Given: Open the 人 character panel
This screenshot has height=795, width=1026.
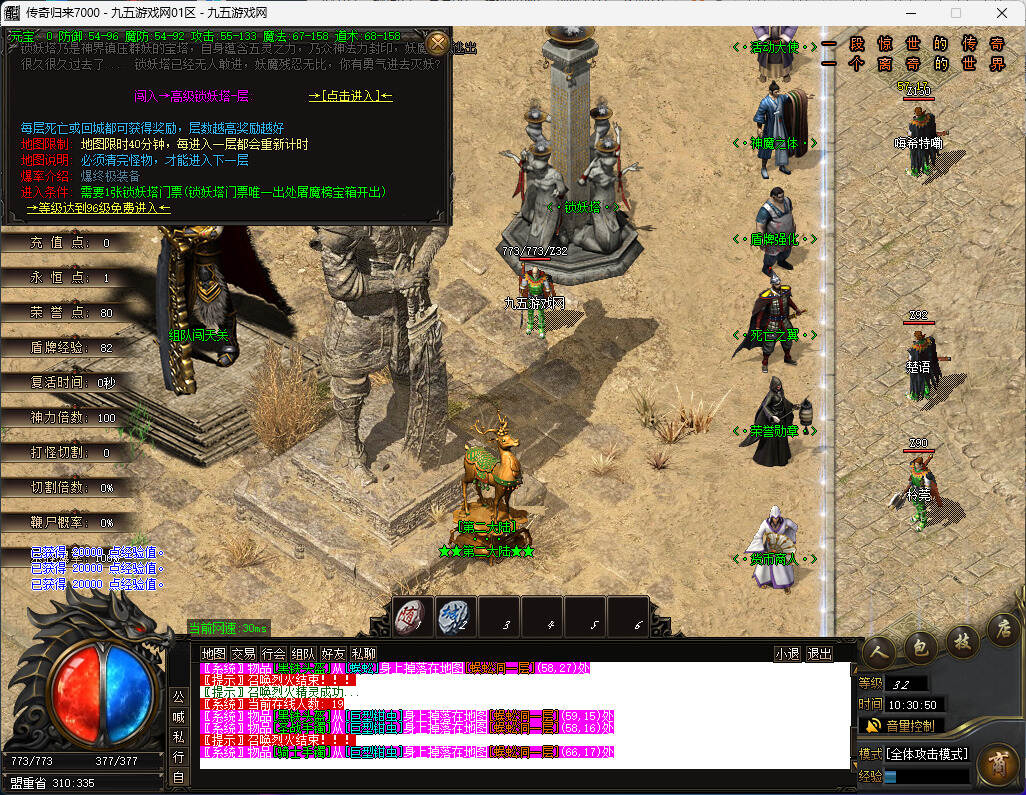Looking at the screenshot, I should click(880, 649).
